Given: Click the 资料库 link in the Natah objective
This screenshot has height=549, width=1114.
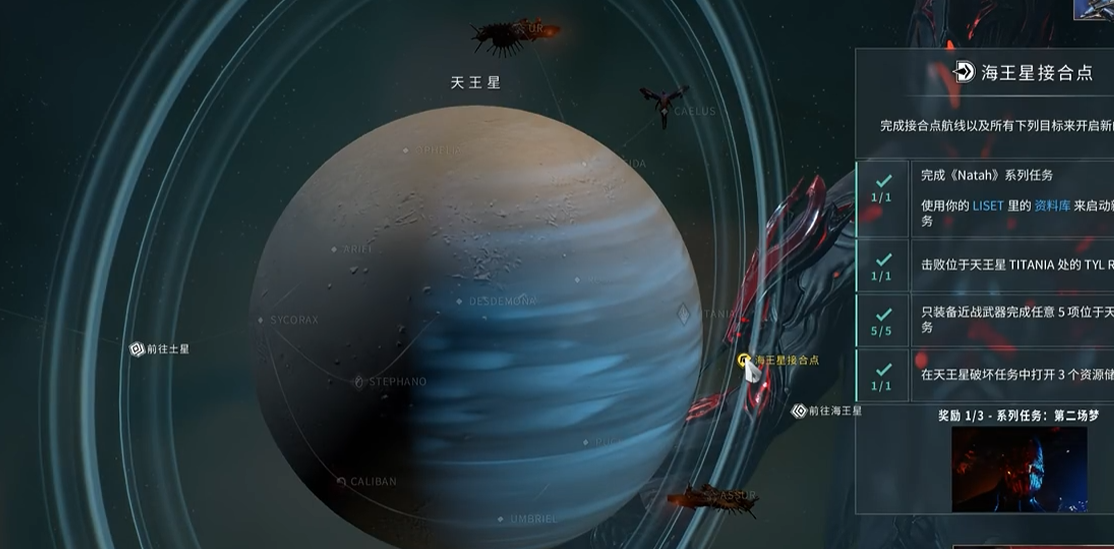Looking at the screenshot, I should pyautogui.click(x=1052, y=206).
